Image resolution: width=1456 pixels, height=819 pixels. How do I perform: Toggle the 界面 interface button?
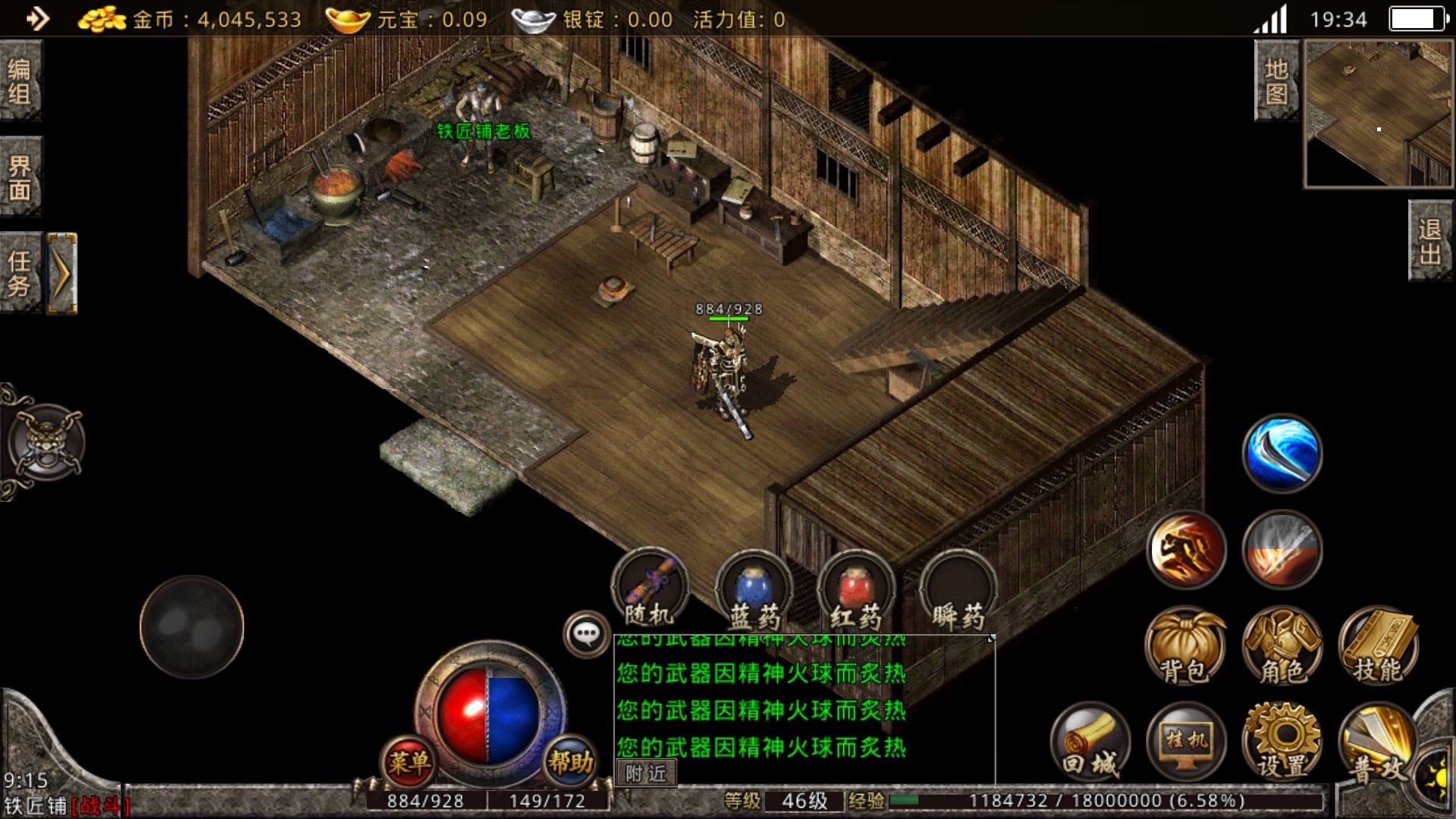(20, 177)
